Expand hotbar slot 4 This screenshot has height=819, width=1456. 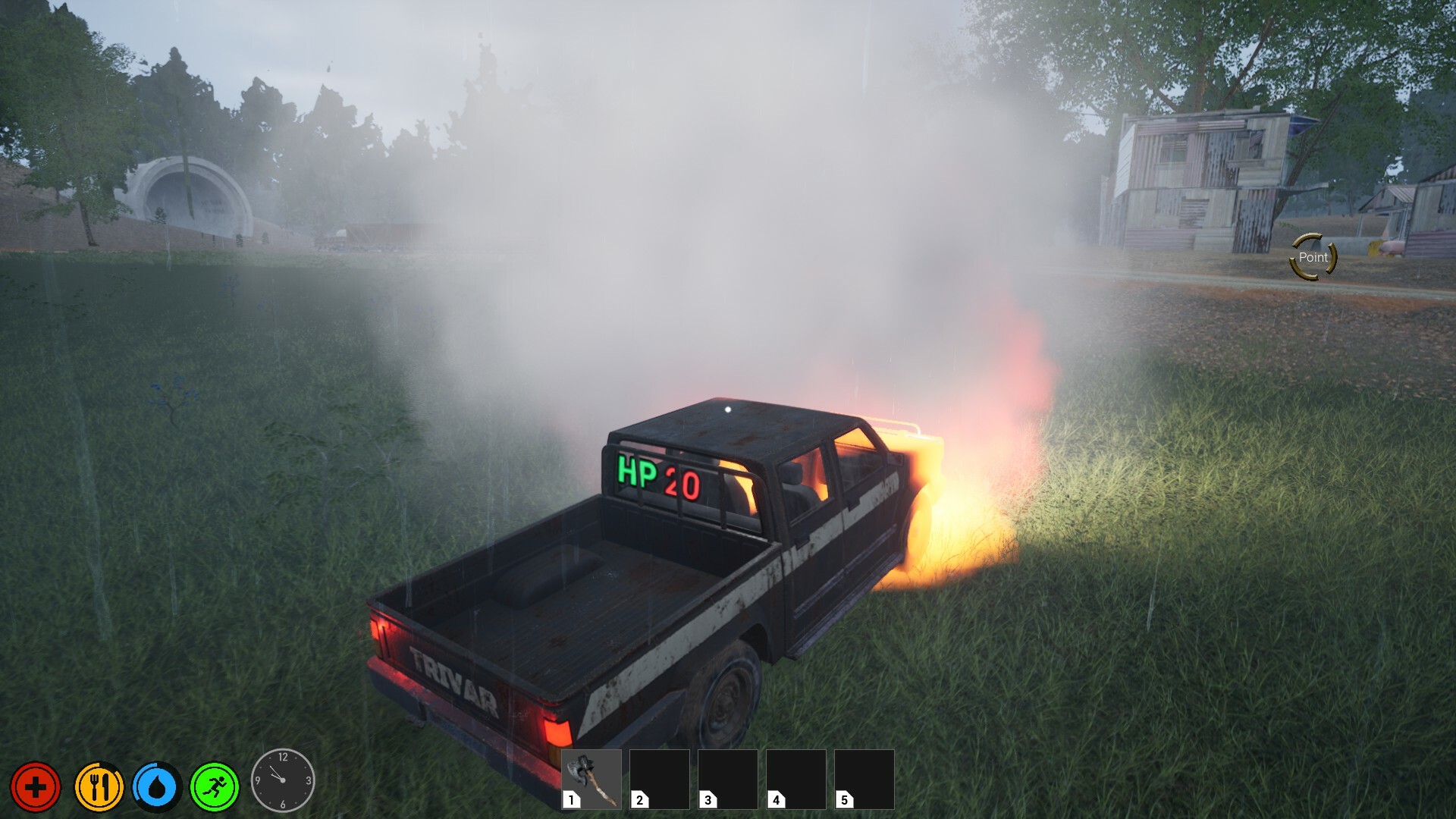pos(795,778)
